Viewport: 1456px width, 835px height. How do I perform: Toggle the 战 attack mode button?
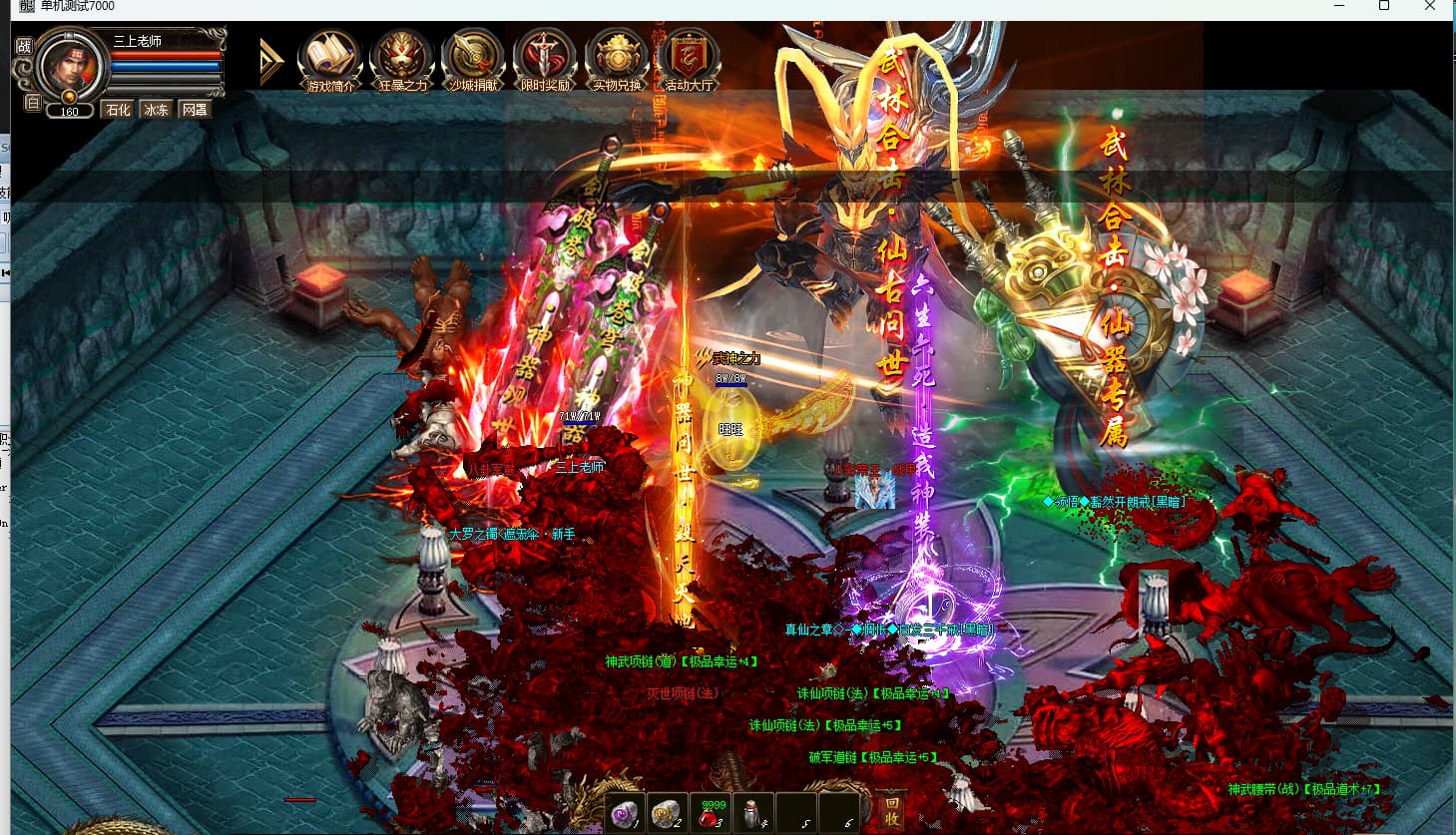click(24, 46)
